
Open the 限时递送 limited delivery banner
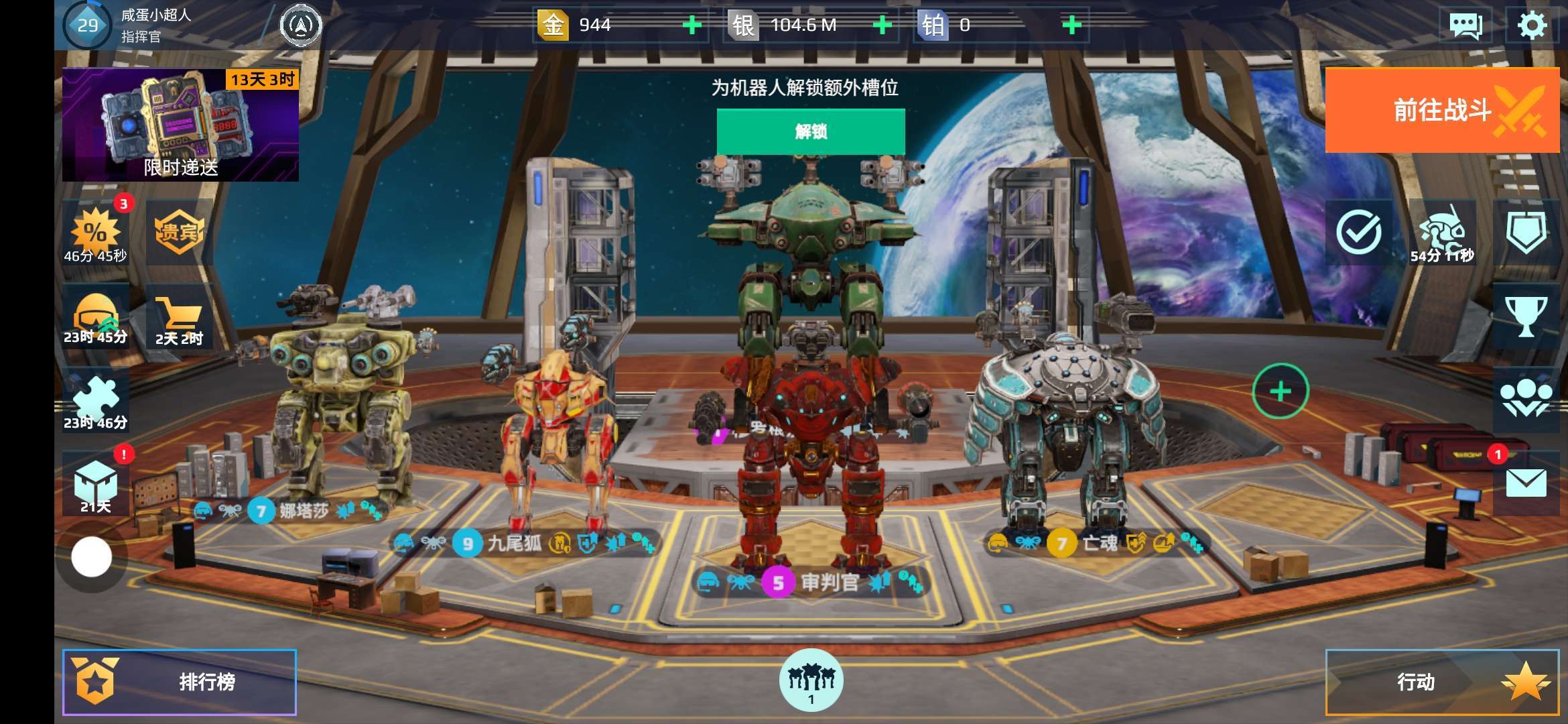click(180, 125)
